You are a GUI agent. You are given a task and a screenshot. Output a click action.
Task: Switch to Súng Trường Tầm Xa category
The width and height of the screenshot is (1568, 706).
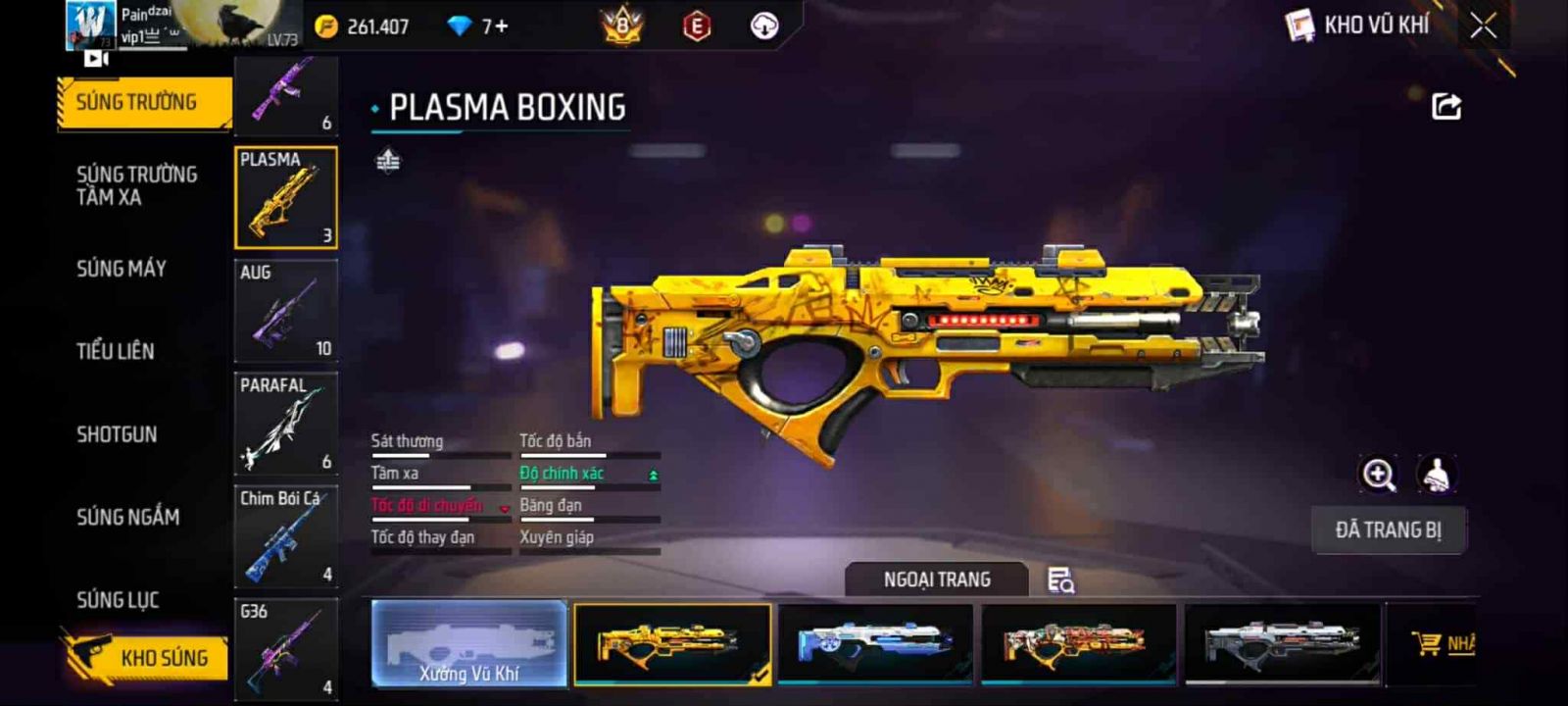click(136, 185)
